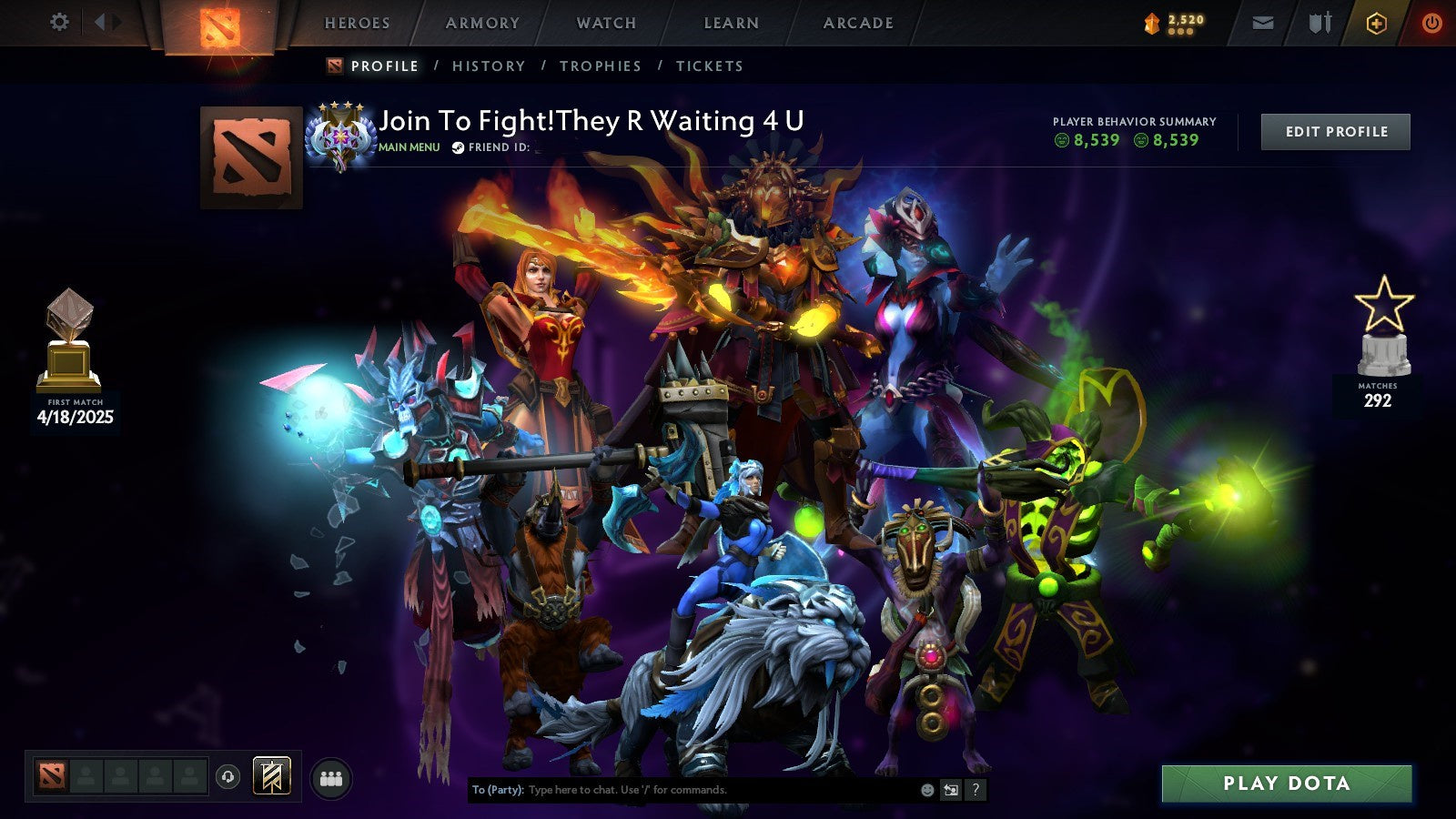Open the WATCH menu
Viewport: 1456px width, 819px height.
[x=605, y=23]
